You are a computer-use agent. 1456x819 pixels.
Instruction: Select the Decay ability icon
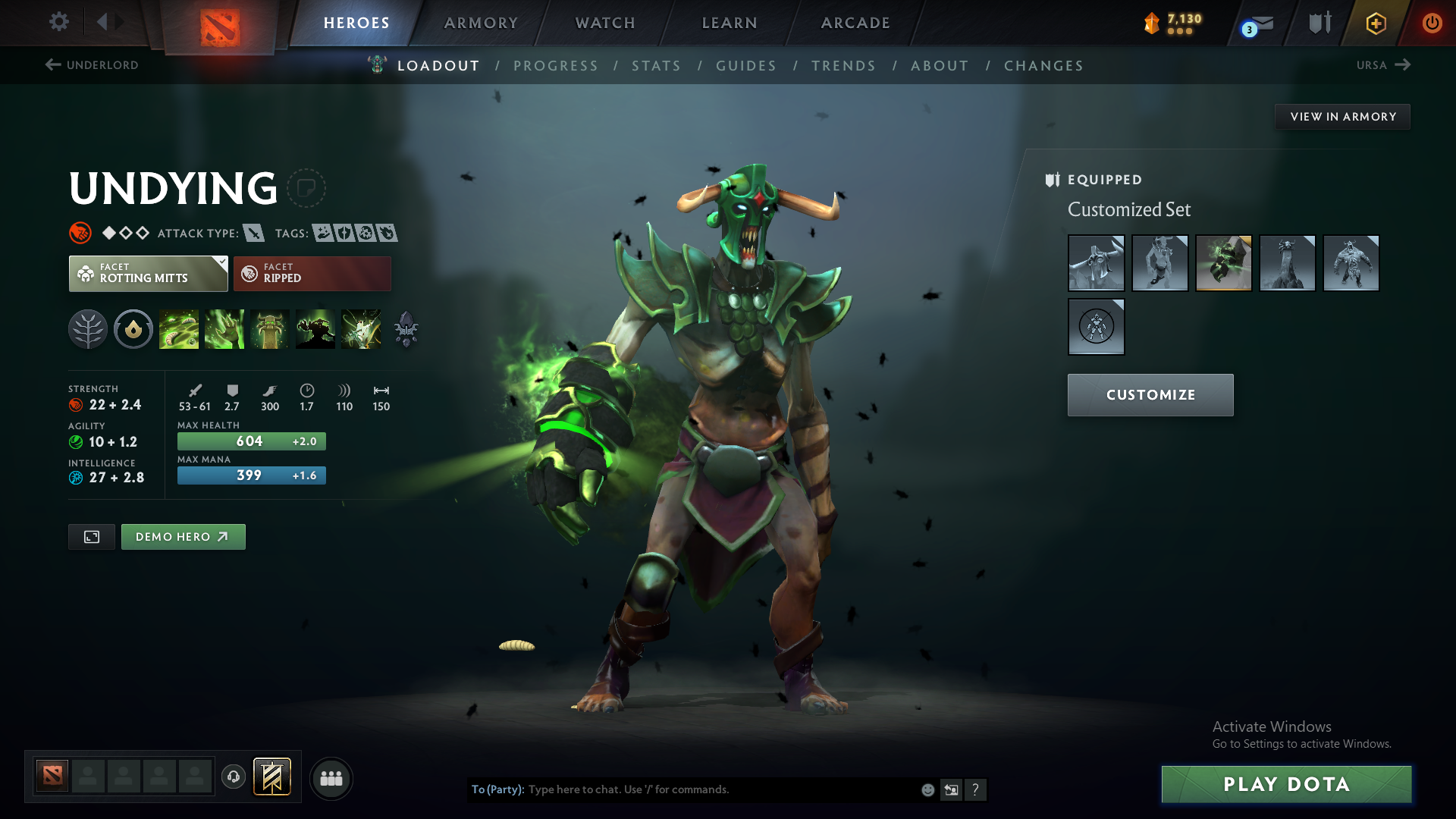(179, 328)
